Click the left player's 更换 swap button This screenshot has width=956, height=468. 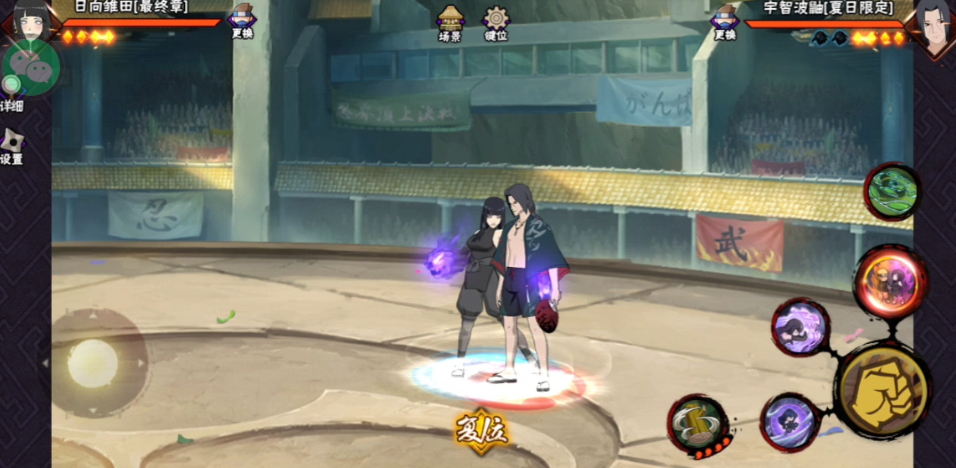click(x=241, y=21)
